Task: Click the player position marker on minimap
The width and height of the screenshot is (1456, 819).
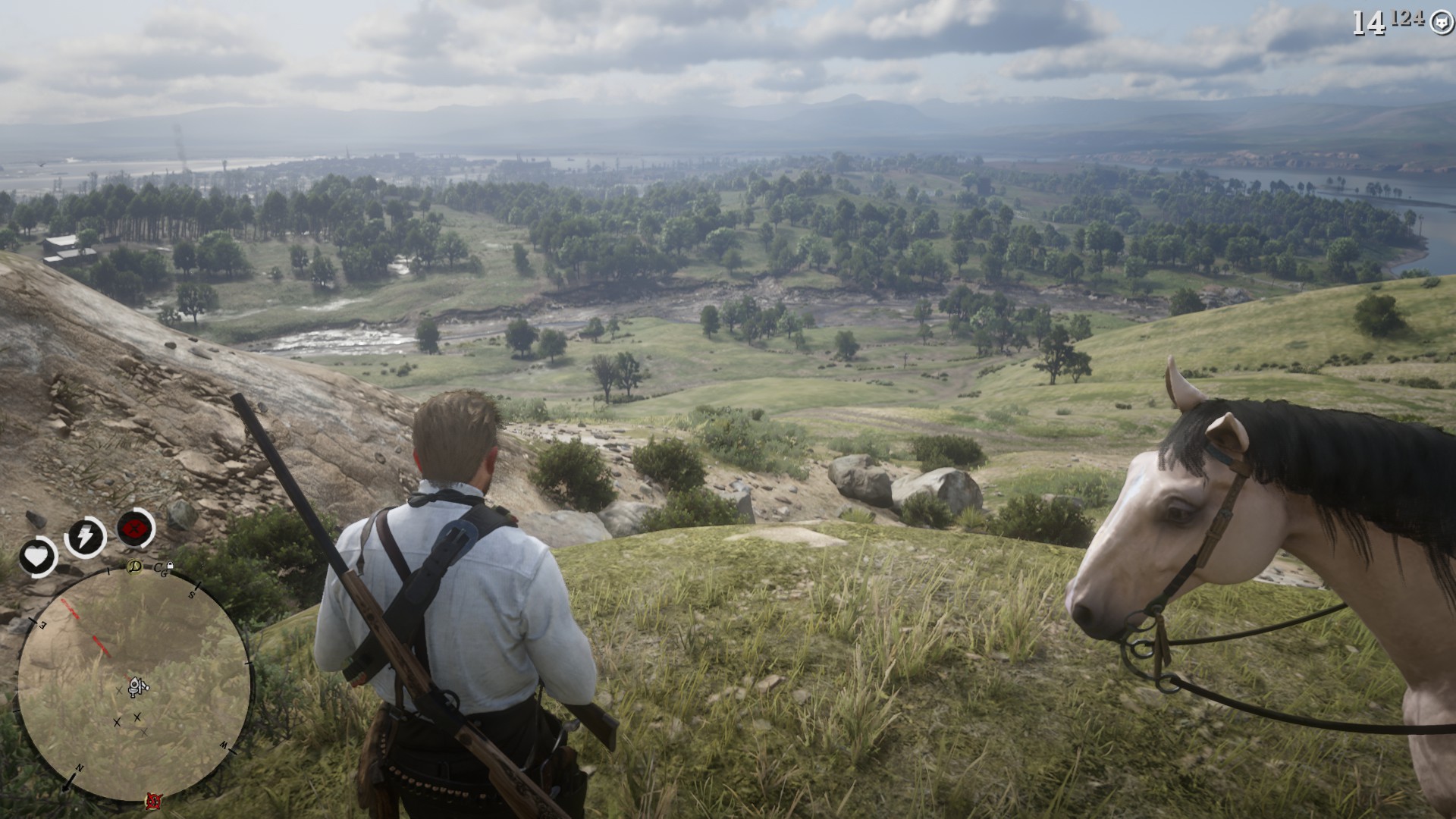Action: 136,686
